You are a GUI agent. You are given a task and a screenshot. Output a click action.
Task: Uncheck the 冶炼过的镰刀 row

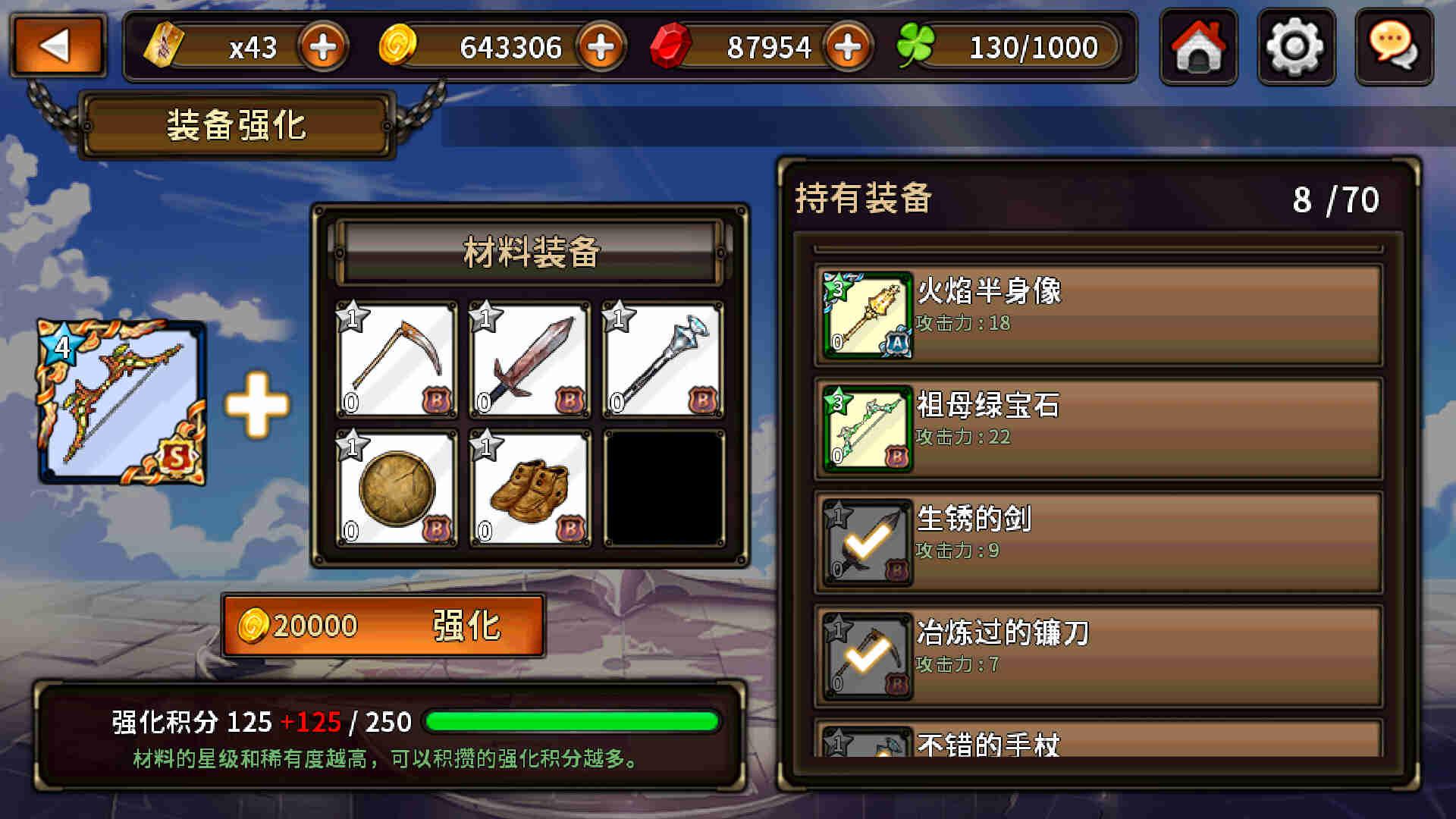click(1098, 656)
